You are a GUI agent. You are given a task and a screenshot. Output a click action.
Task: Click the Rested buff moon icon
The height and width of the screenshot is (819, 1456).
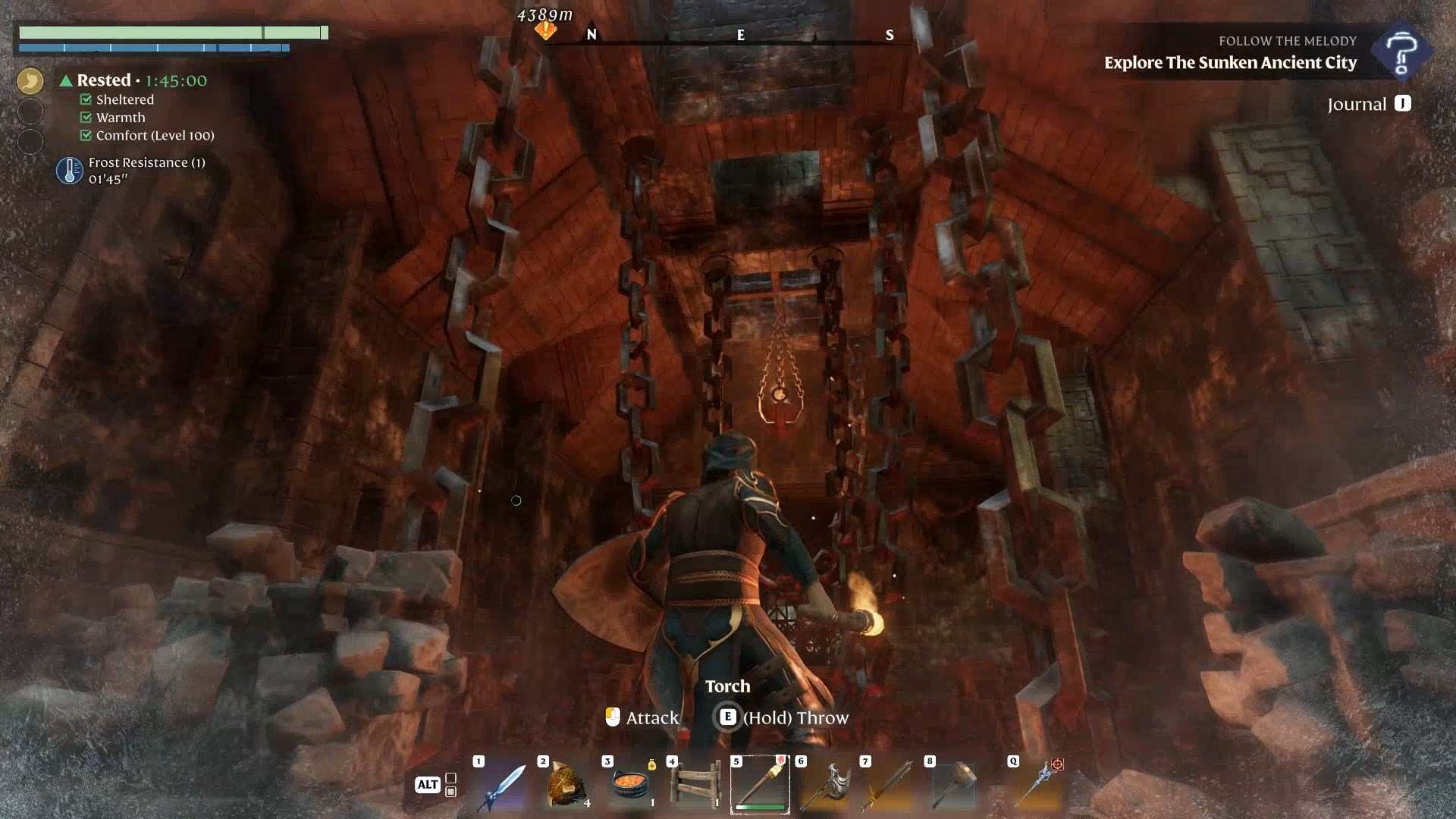click(30, 81)
